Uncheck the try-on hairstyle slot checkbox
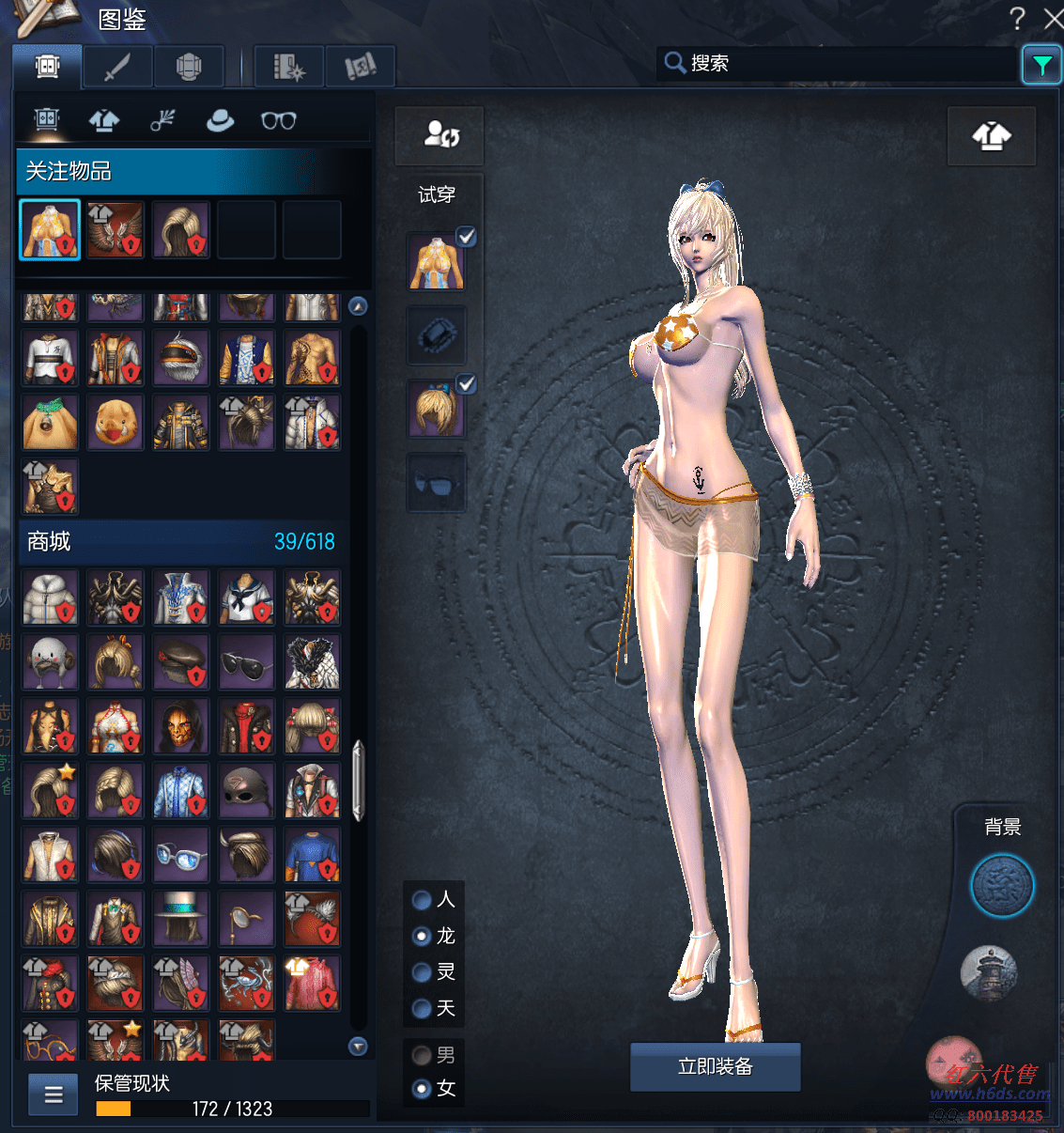This screenshot has width=1064, height=1133. [x=466, y=383]
